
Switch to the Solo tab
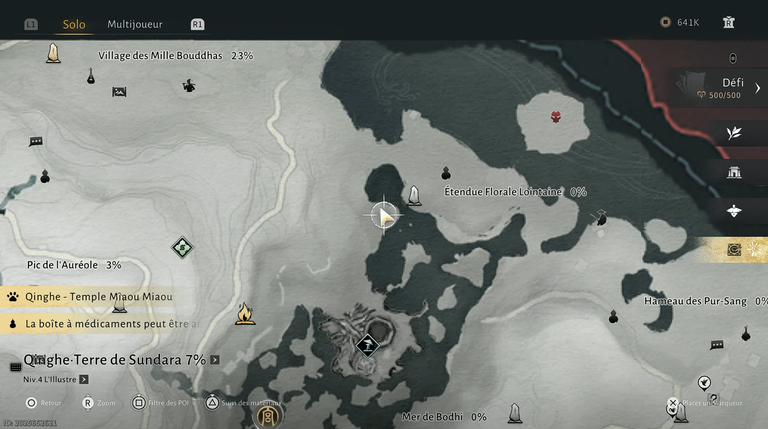tap(74, 24)
